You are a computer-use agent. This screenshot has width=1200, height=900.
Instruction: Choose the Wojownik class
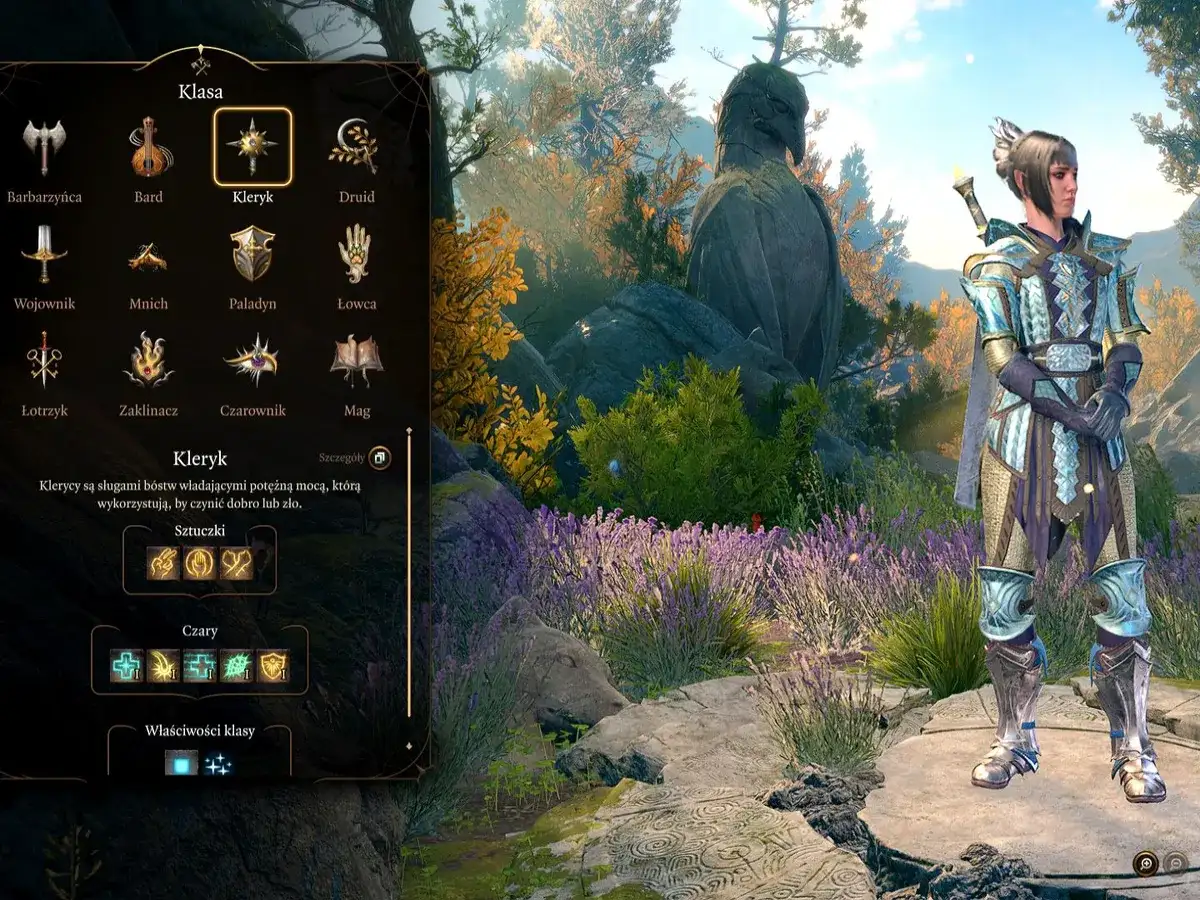[44, 253]
